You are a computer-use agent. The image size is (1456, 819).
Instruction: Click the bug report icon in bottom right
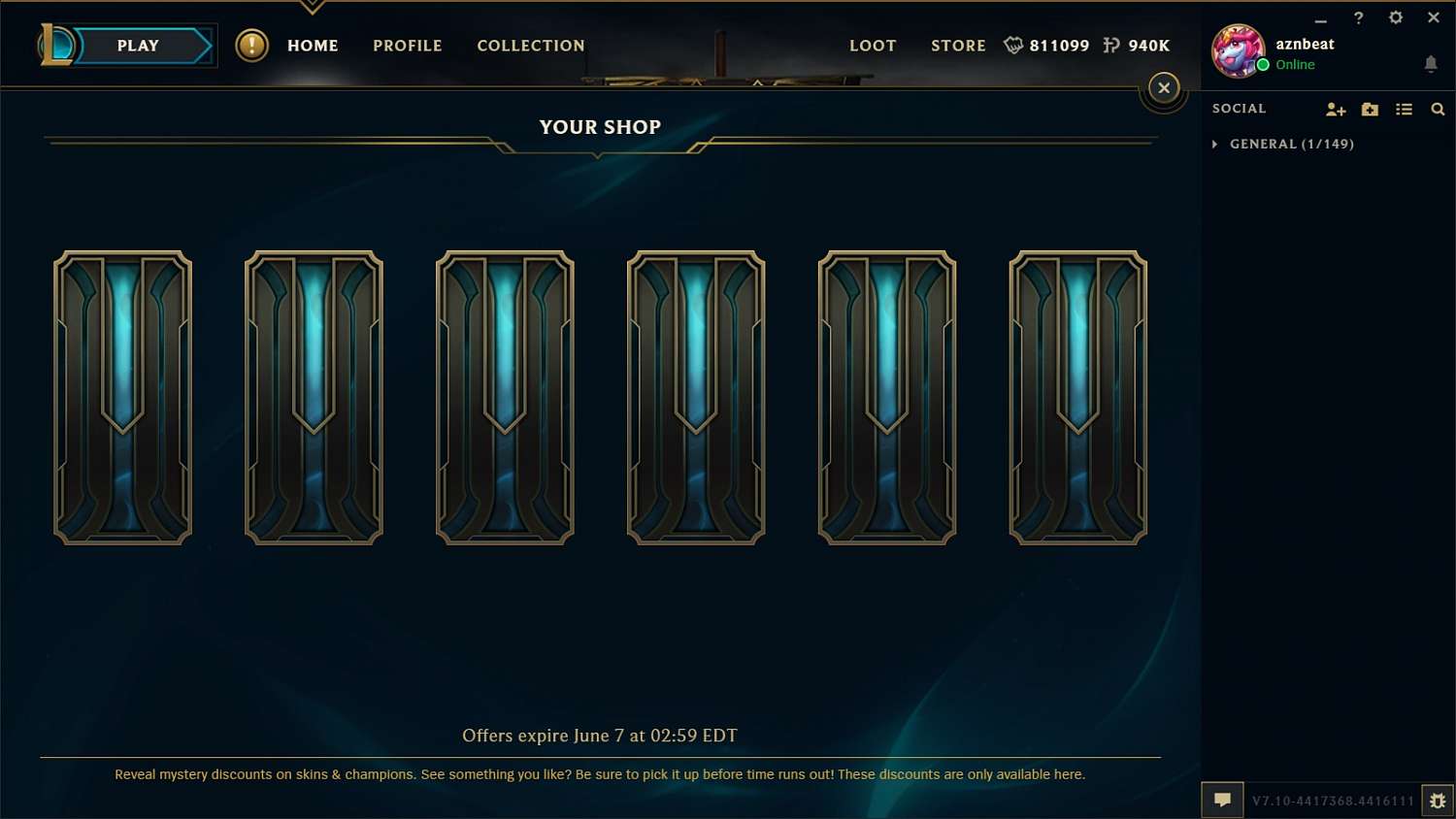(1438, 801)
